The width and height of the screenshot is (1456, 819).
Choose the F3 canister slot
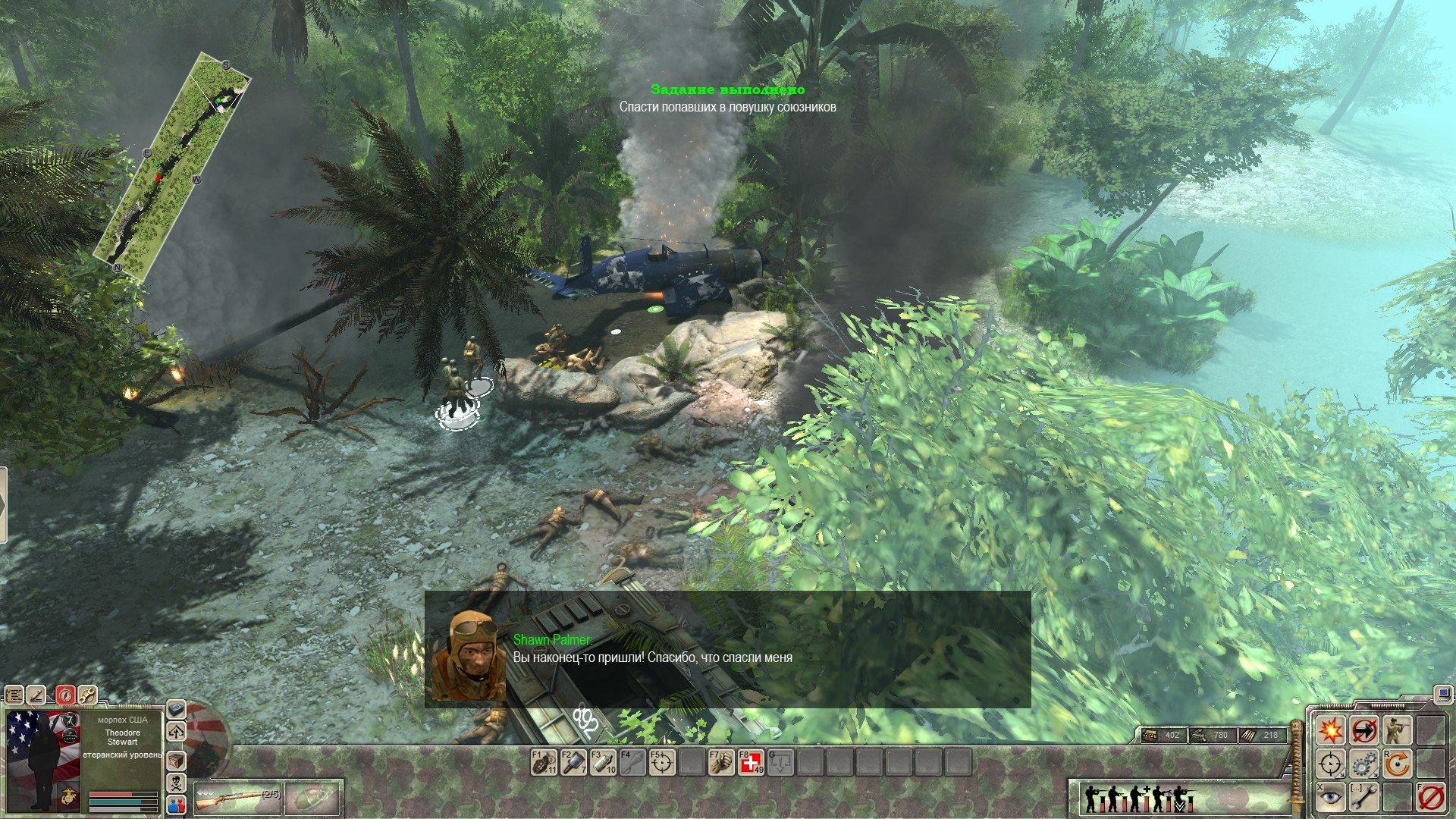pyautogui.click(x=603, y=762)
